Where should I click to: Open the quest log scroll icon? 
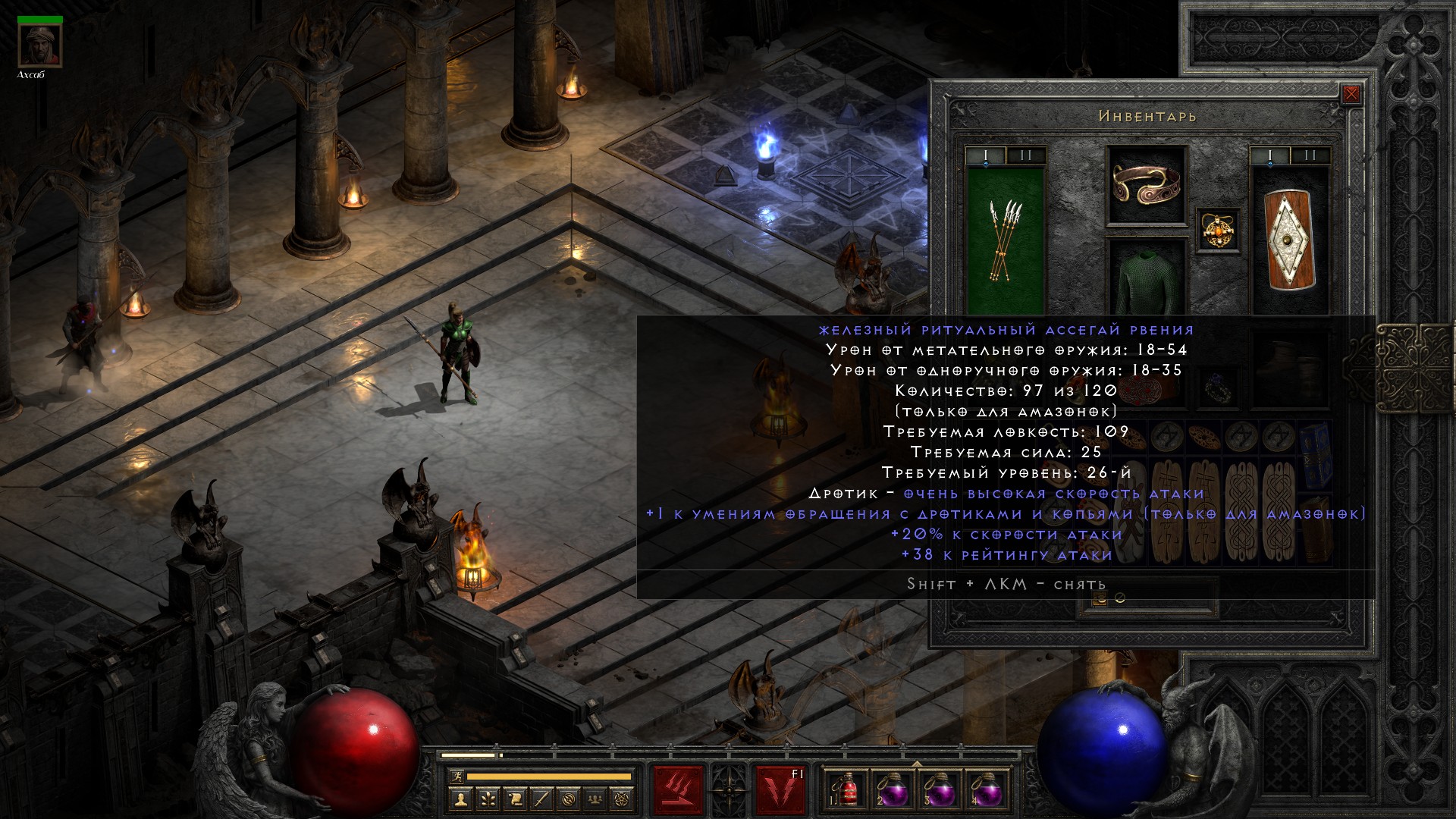(515, 799)
